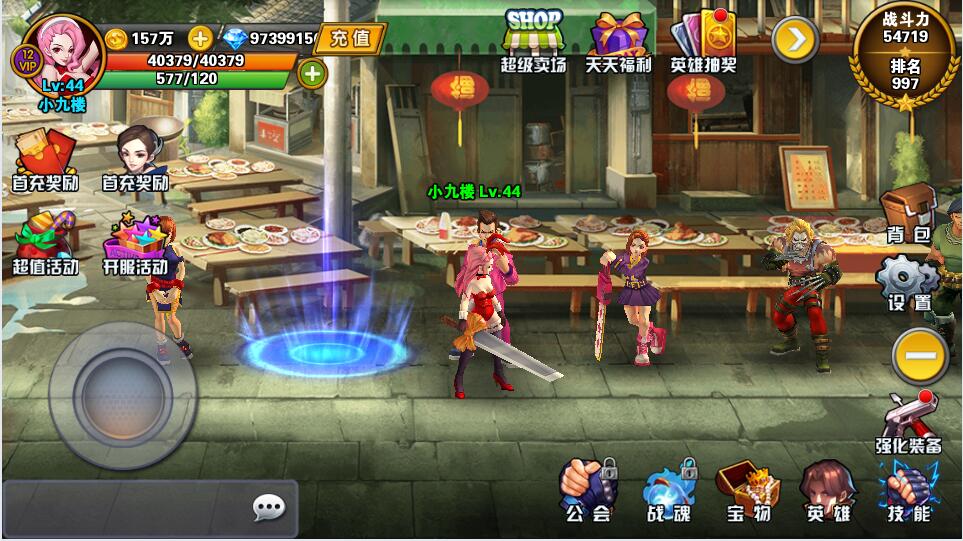
Task: Open the 宝物 treasure chest menu
Action: (748, 490)
